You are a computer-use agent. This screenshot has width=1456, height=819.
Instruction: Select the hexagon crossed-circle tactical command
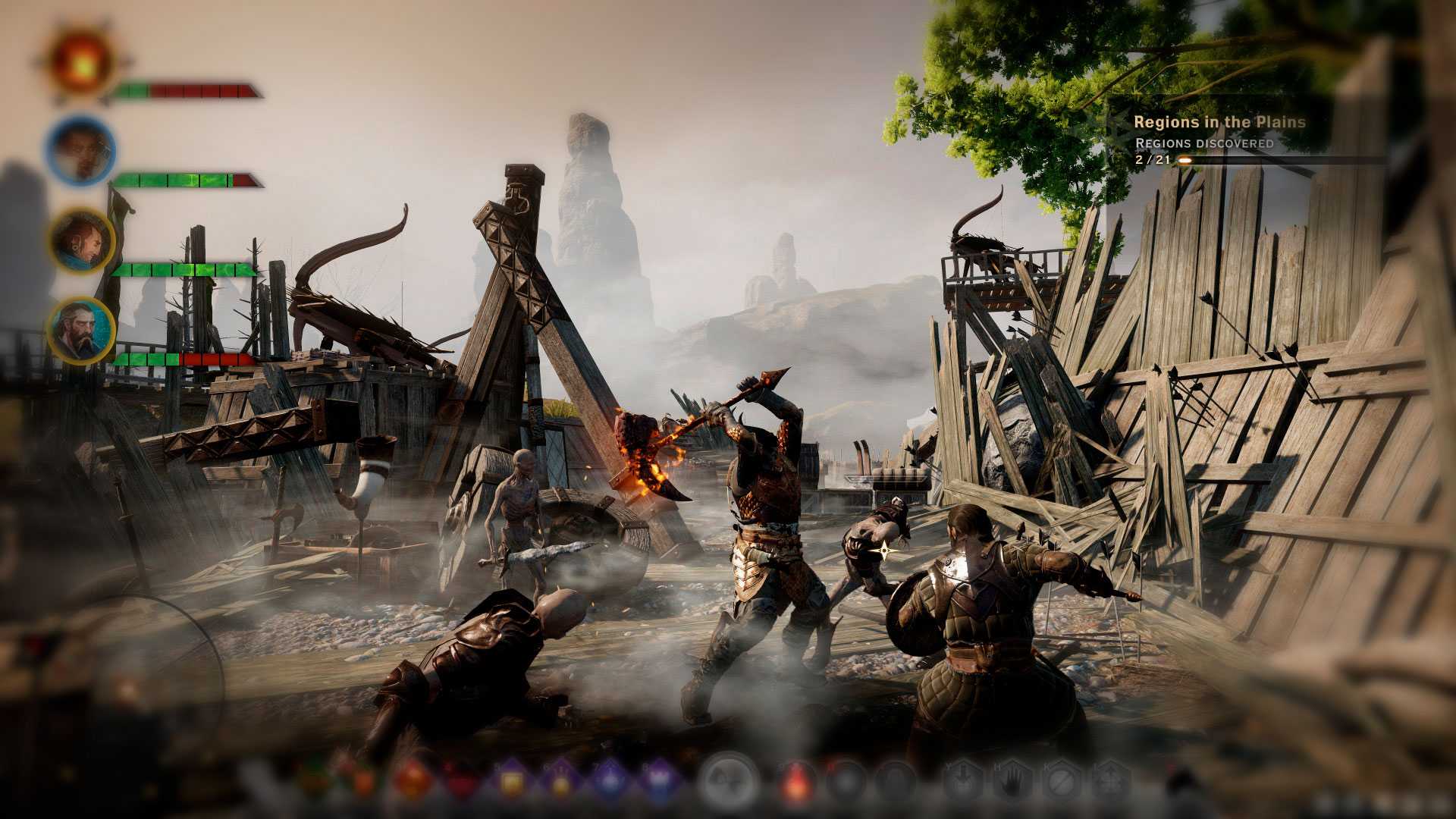pos(1061,781)
